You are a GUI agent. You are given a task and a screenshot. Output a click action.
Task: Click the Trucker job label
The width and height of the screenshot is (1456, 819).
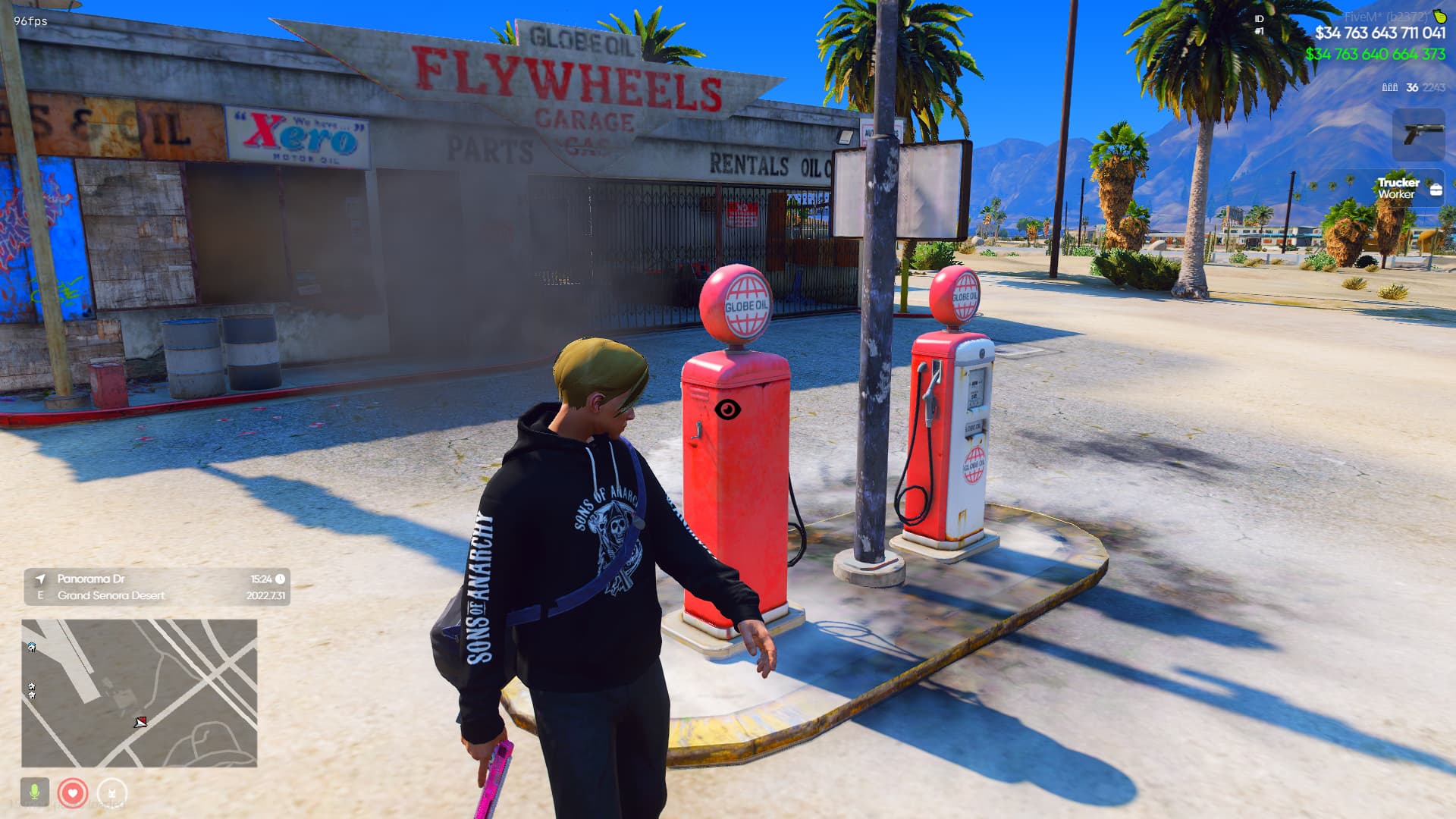1398,182
